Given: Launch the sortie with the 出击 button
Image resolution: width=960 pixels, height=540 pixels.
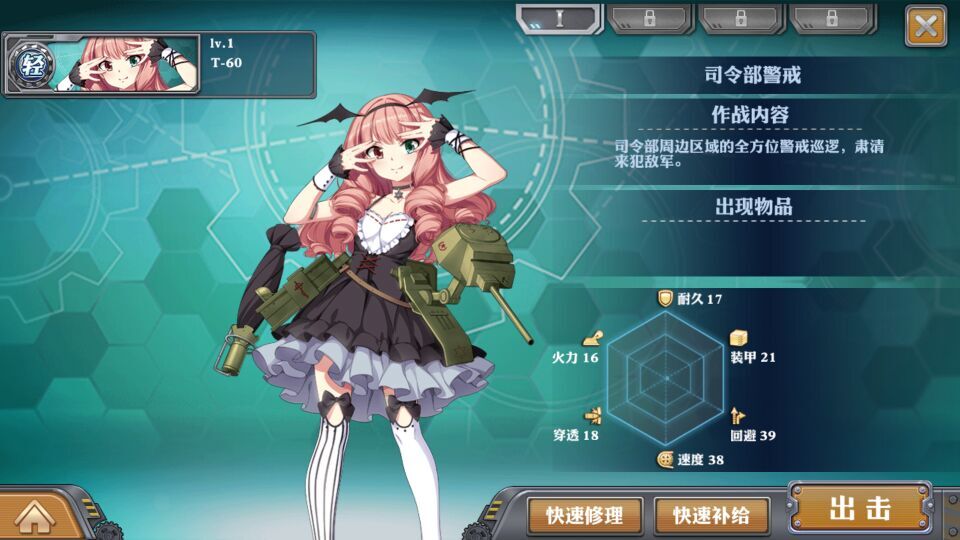Looking at the screenshot, I should (859, 508).
